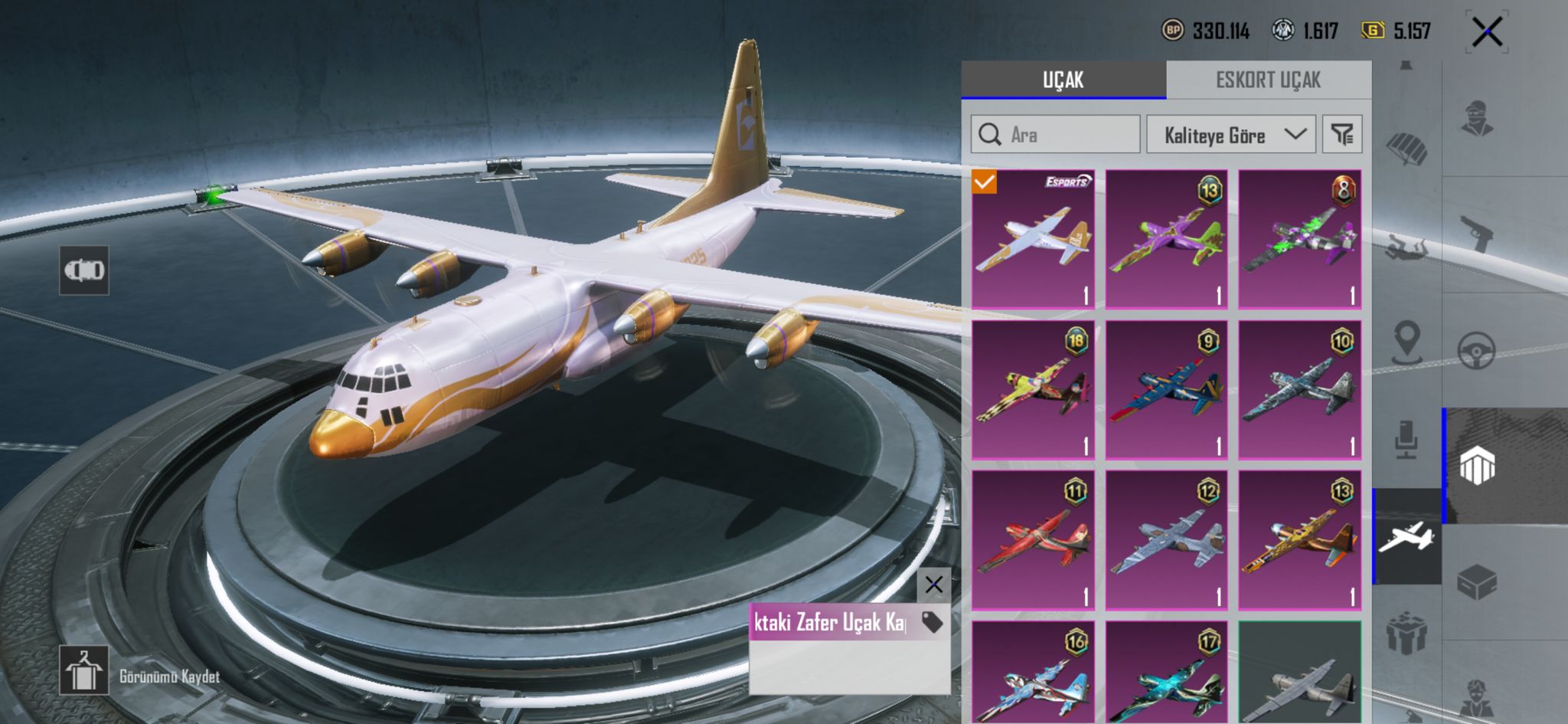
Task: Select the level 18 yellow plane skin
Action: coord(1033,390)
